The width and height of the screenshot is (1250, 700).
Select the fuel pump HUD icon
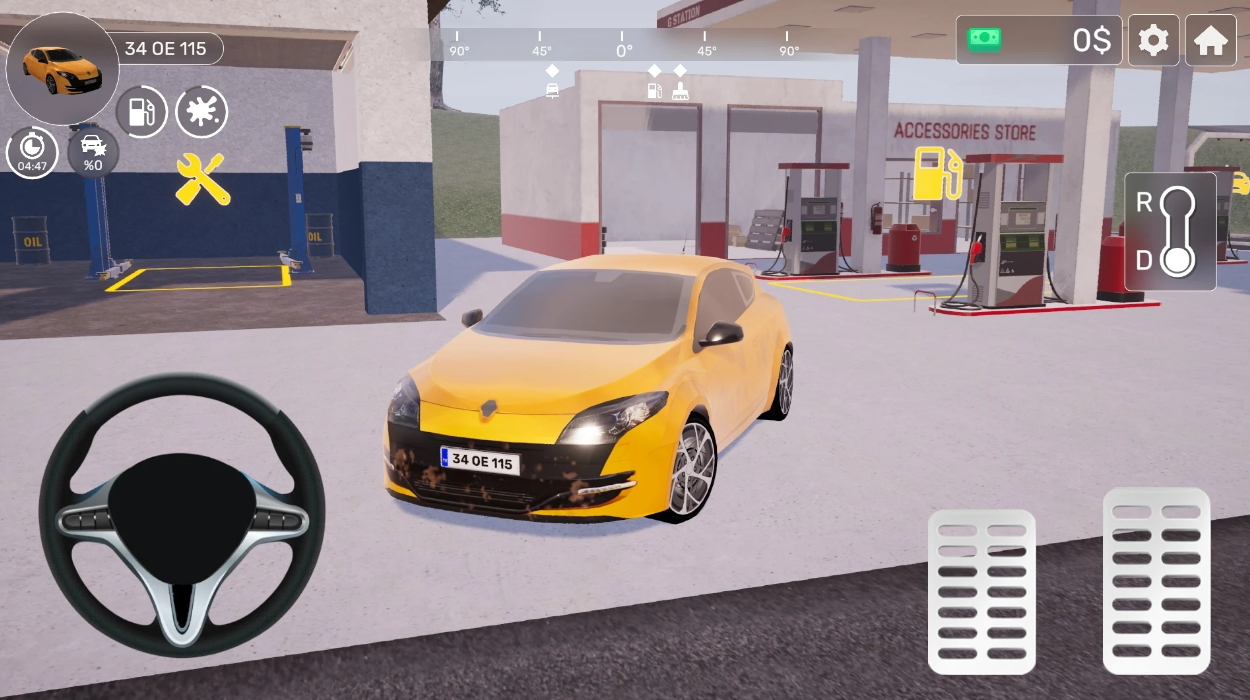tap(142, 112)
